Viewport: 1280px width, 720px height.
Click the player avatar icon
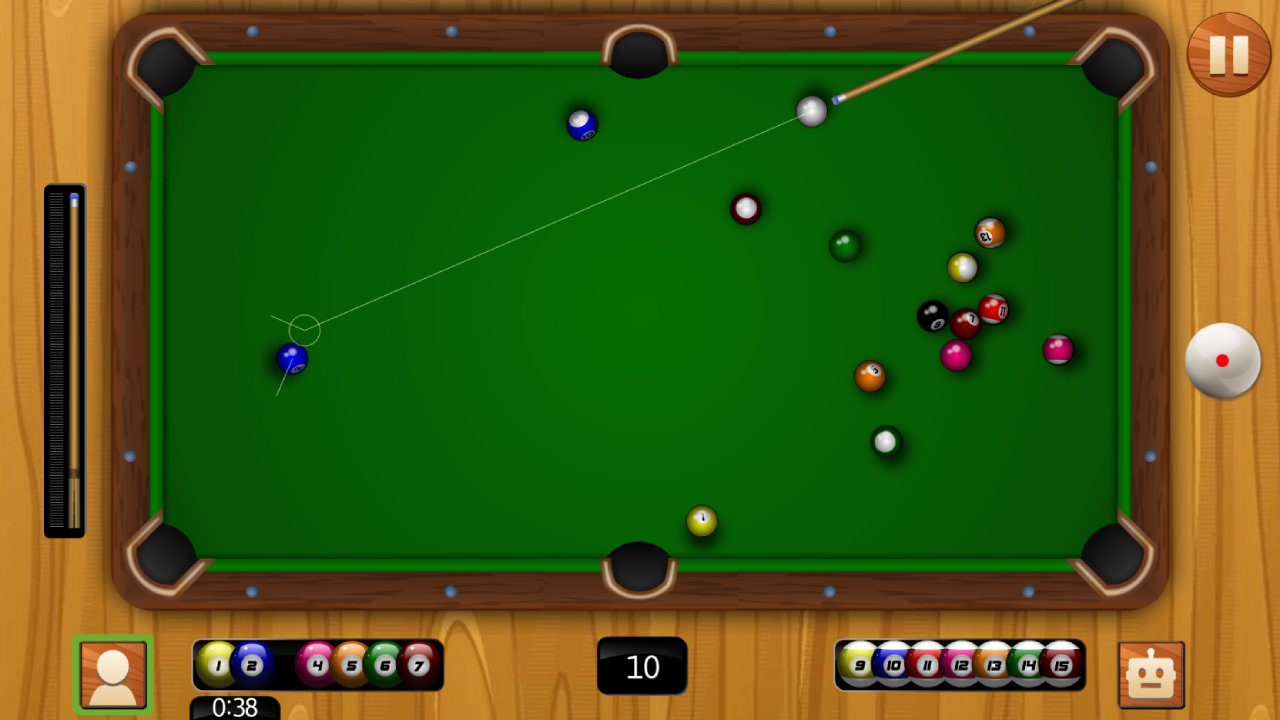pyautogui.click(x=112, y=675)
